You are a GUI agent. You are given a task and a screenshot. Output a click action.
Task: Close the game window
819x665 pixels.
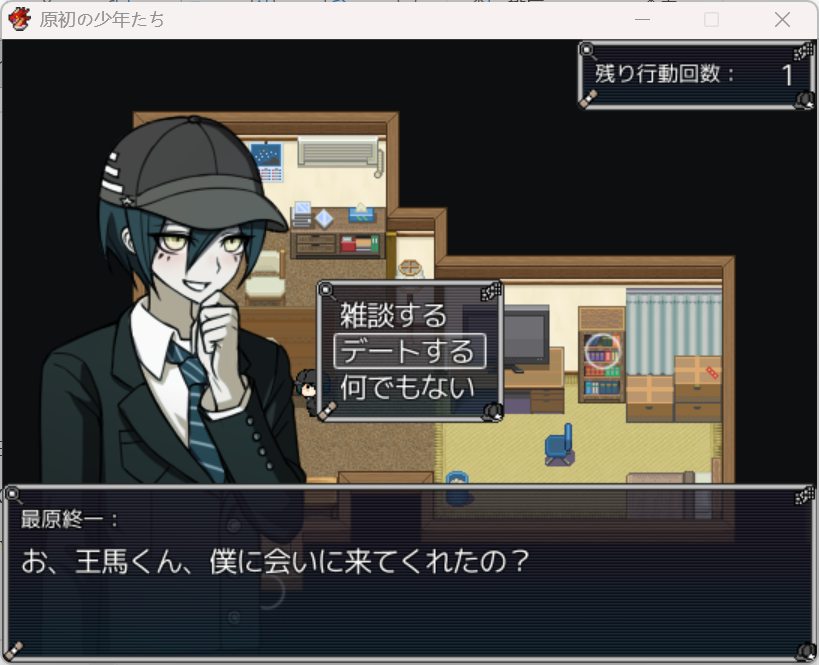(x=782, y=20)
